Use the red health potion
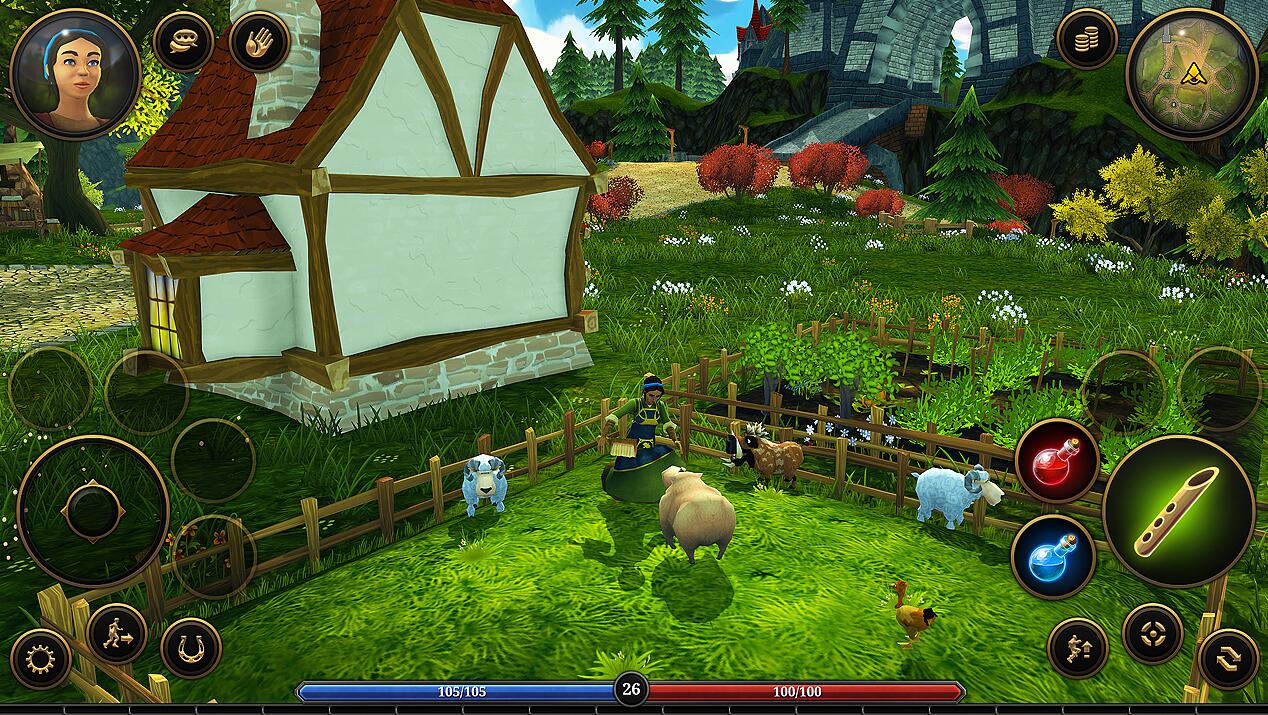Screen dimensions: 1268x715 (x=1057, y=461)
